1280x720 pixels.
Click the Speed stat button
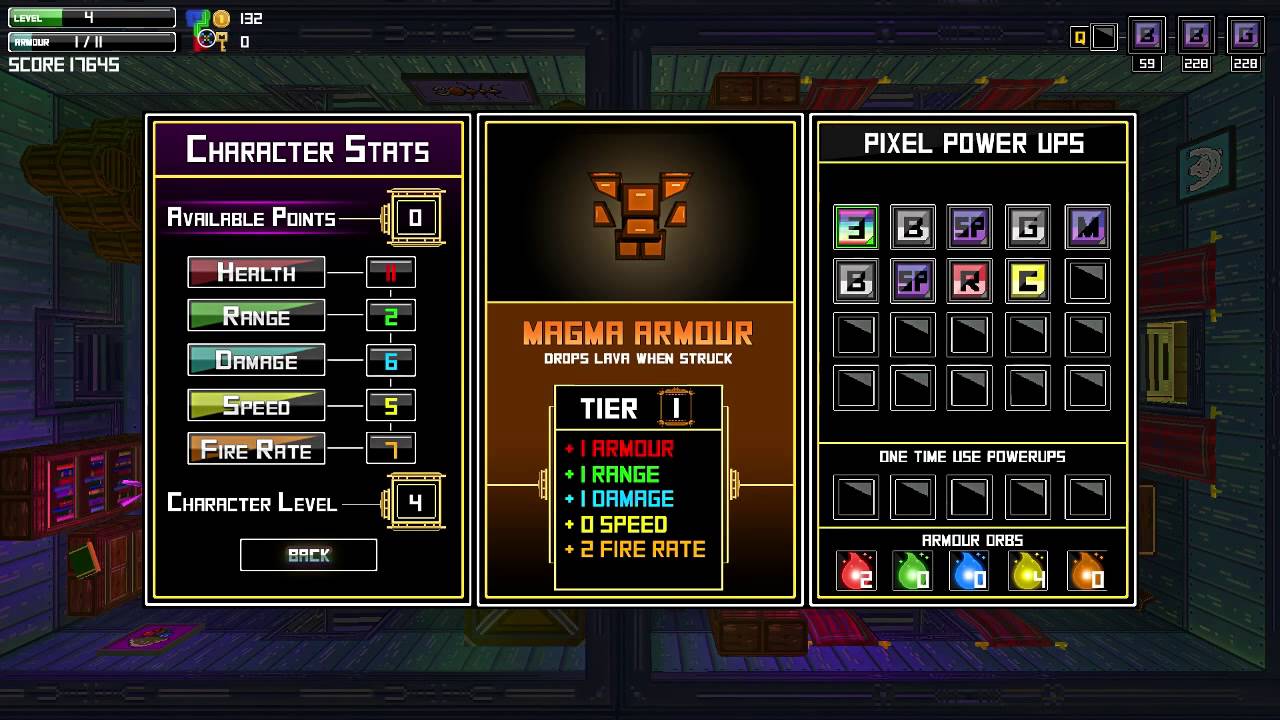(x=256, y=405)
